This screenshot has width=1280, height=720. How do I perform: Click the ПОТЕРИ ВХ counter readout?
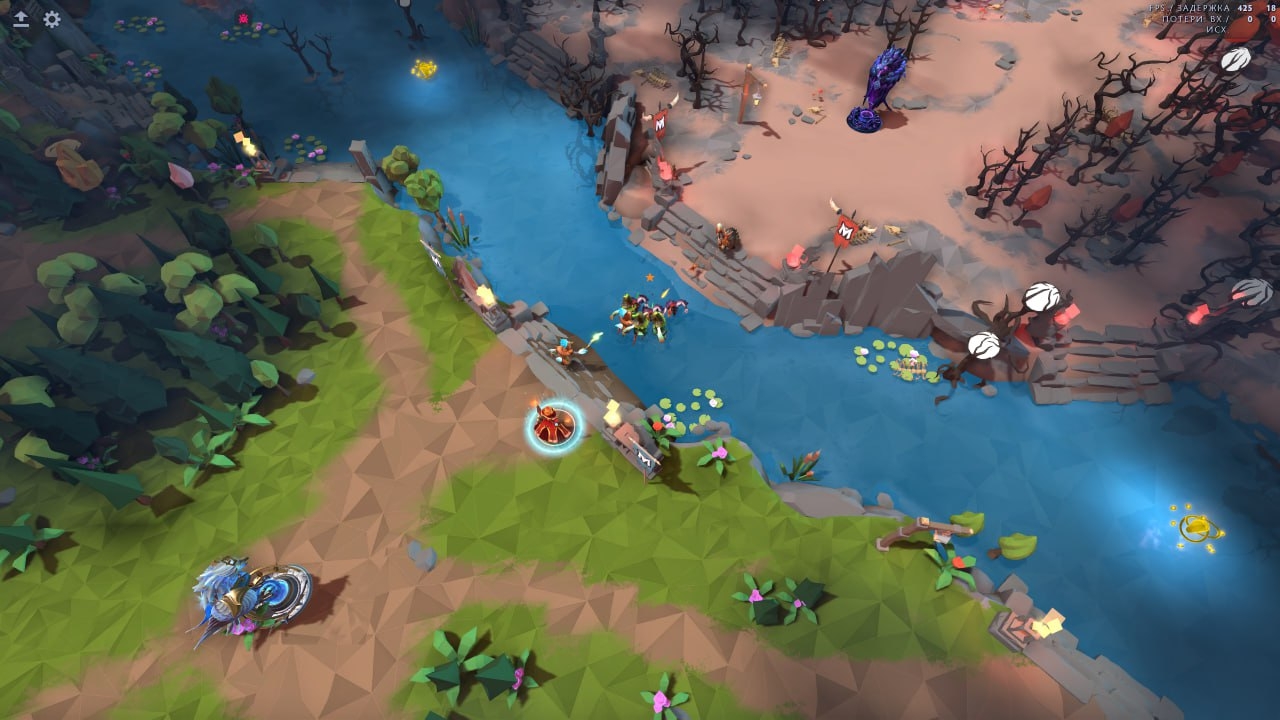pos(1198,17)
